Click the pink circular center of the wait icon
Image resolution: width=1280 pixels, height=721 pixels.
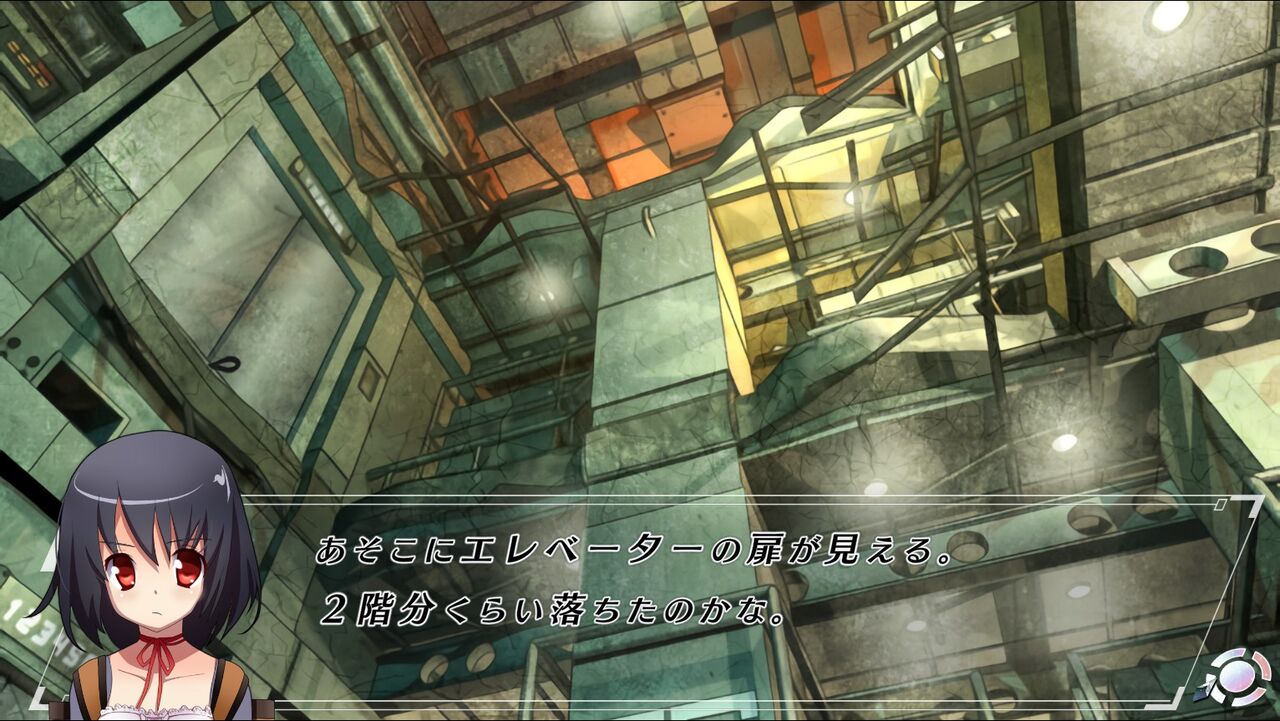coord(1236,677)
